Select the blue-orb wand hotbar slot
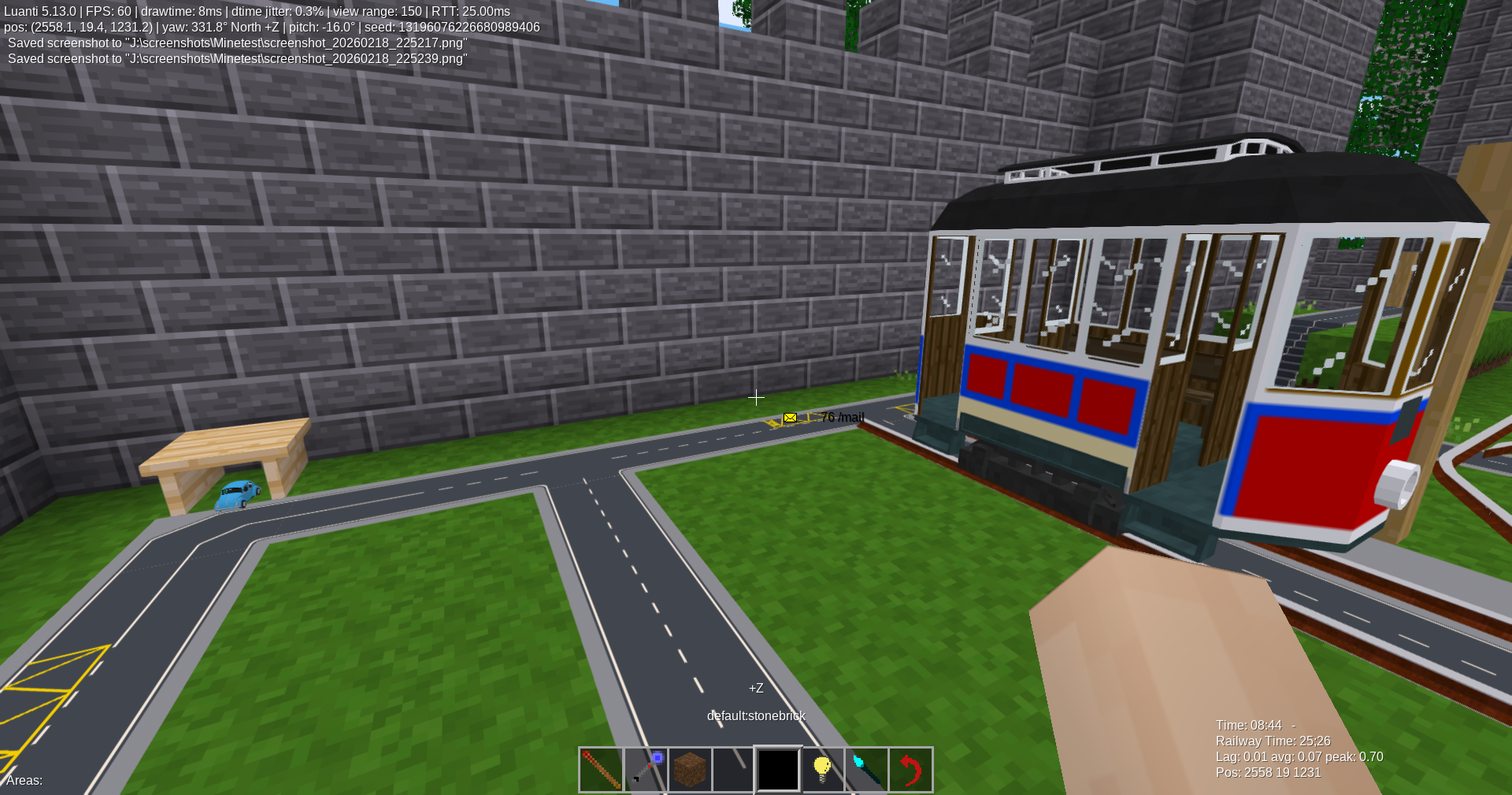Viewport: 1512px width, 795px height. pos(646,769)
